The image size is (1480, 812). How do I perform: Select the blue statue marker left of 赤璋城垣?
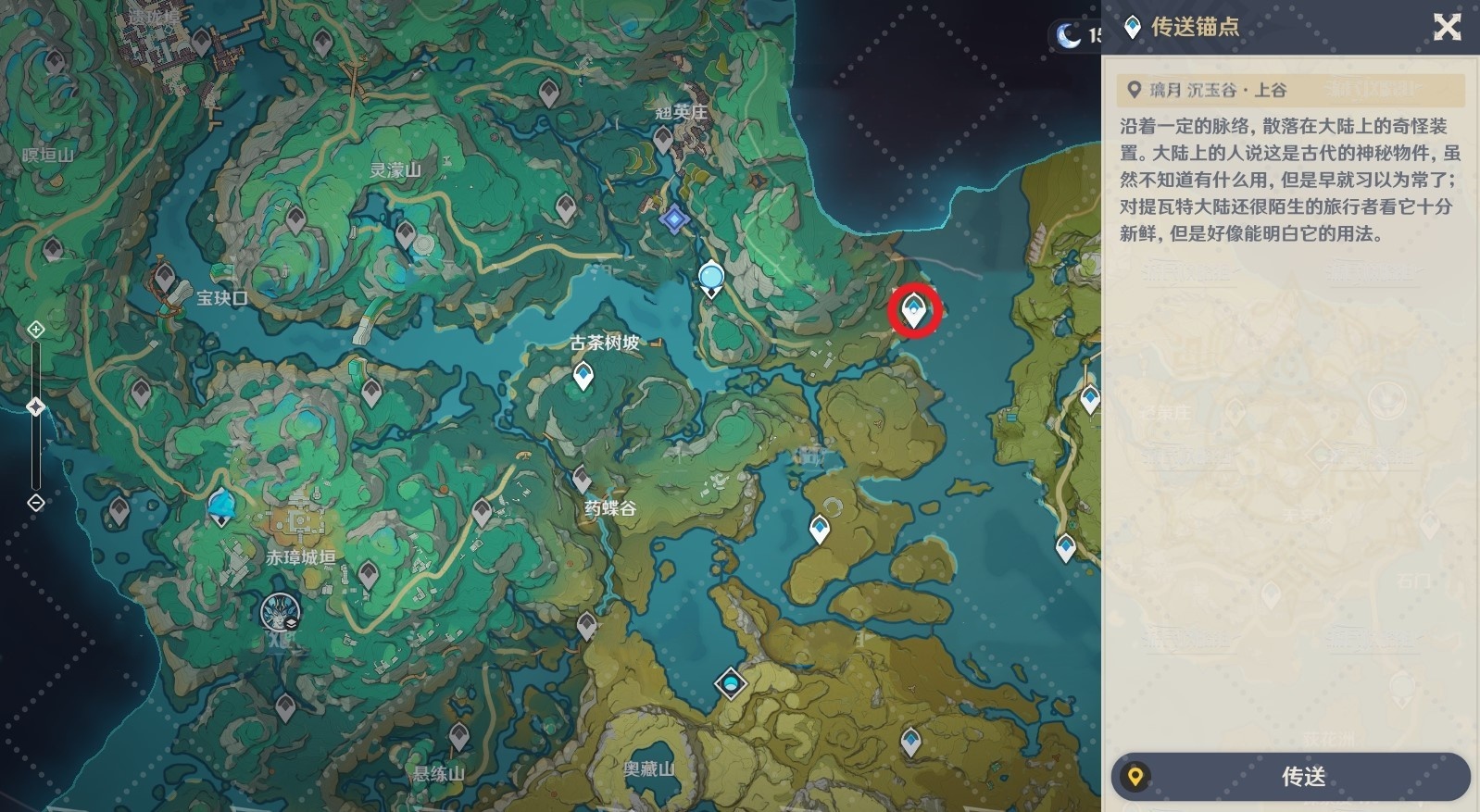[x=220, y=506]
